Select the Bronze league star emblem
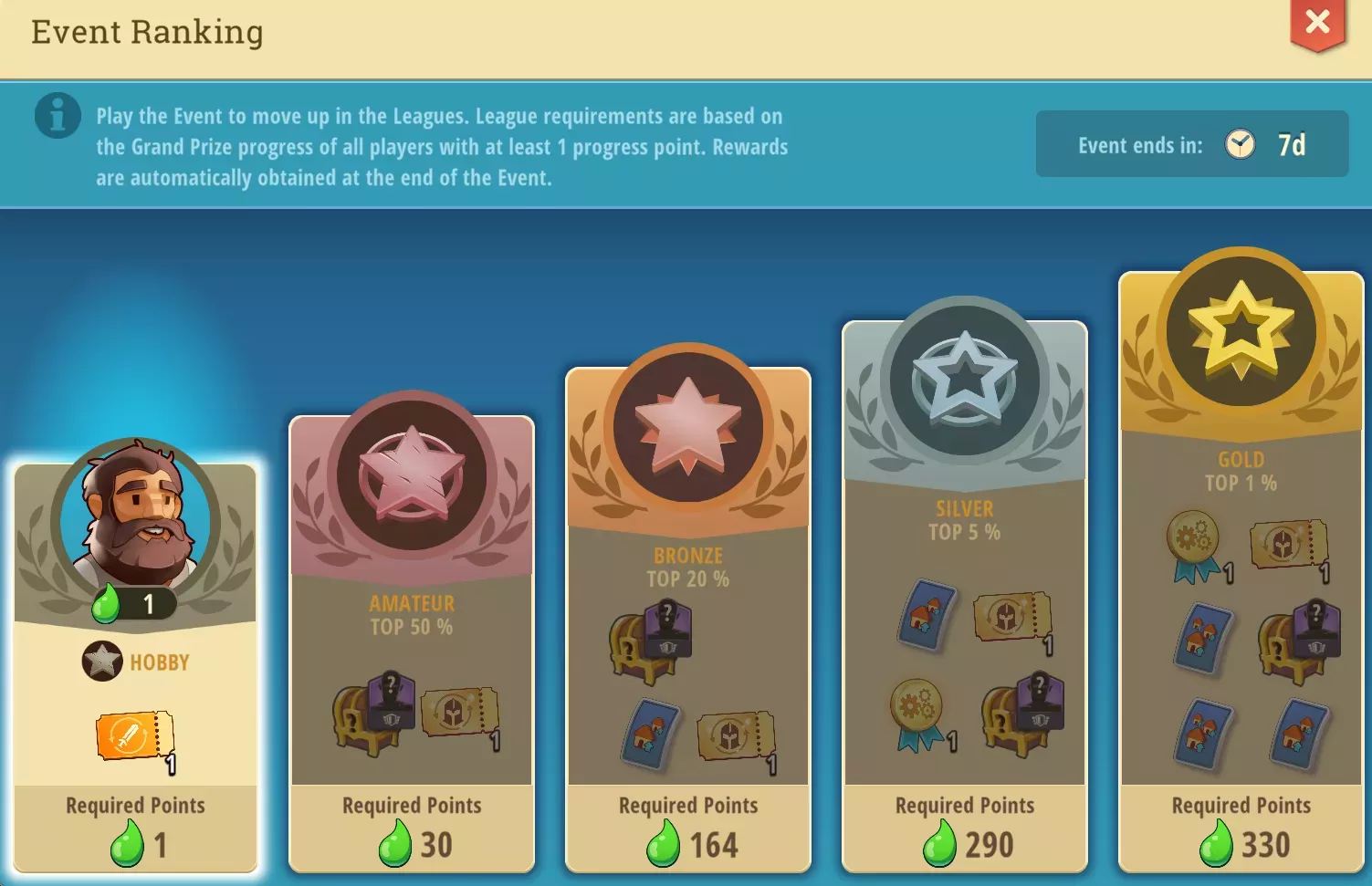1372x886 pixels. pos(688,425)
